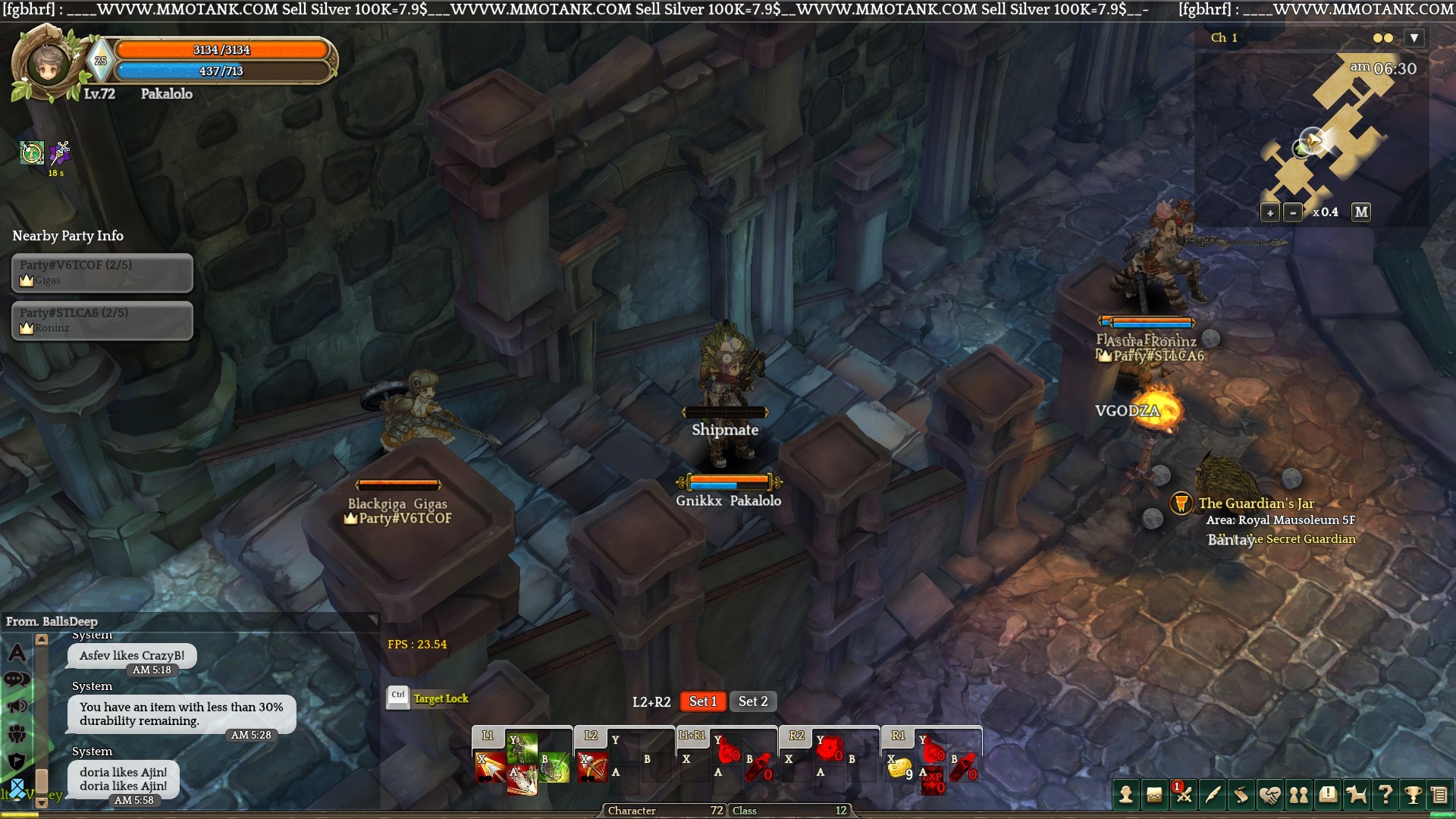The width and height of the screenshot is (1456, 819).
Task: Switch the quickslot bar to Set 2
Action: (x=753, y=701)
